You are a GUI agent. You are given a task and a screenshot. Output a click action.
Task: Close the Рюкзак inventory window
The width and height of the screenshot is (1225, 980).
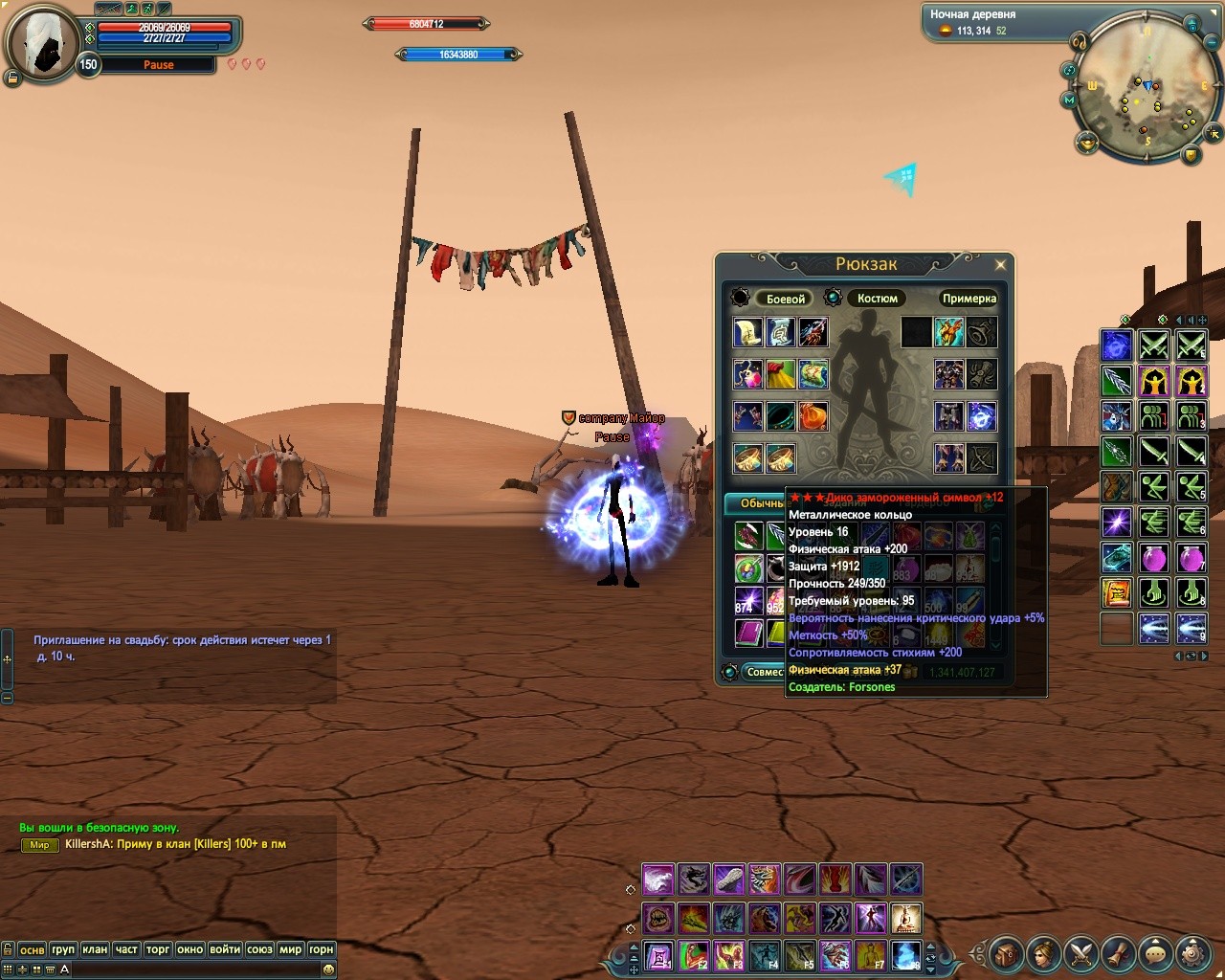click(1000, 265)
